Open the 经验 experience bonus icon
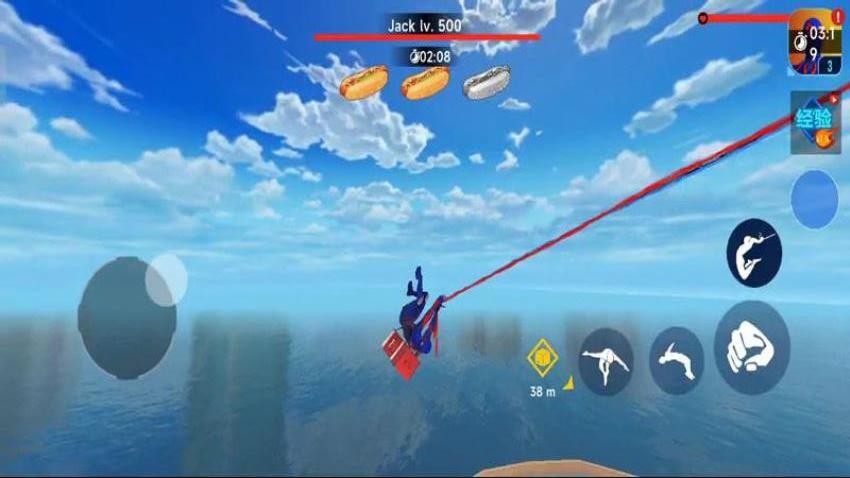This screenshot has width=850, height=478. [813, 123]
